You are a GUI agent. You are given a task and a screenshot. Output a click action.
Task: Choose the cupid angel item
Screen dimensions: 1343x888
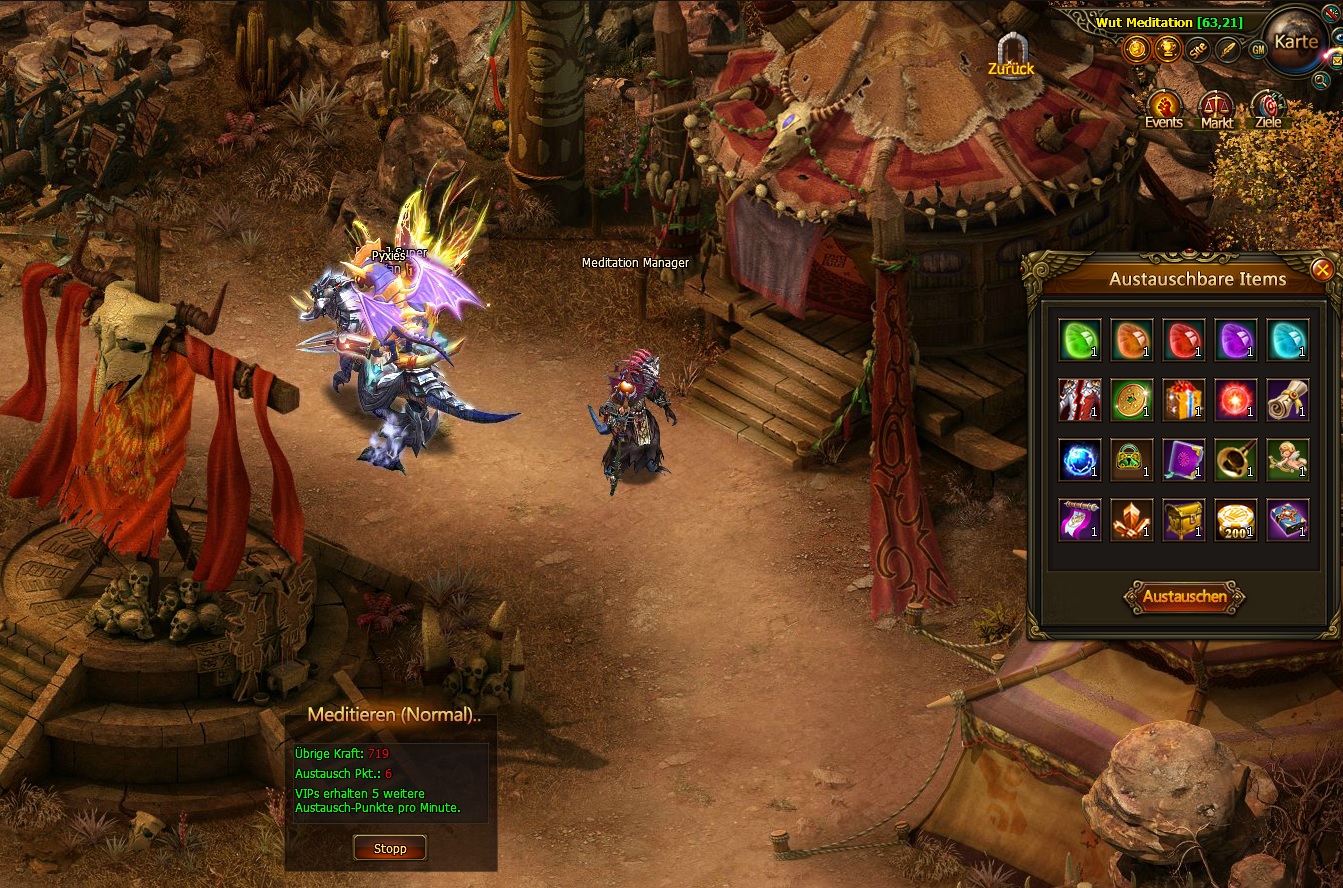1288,460
